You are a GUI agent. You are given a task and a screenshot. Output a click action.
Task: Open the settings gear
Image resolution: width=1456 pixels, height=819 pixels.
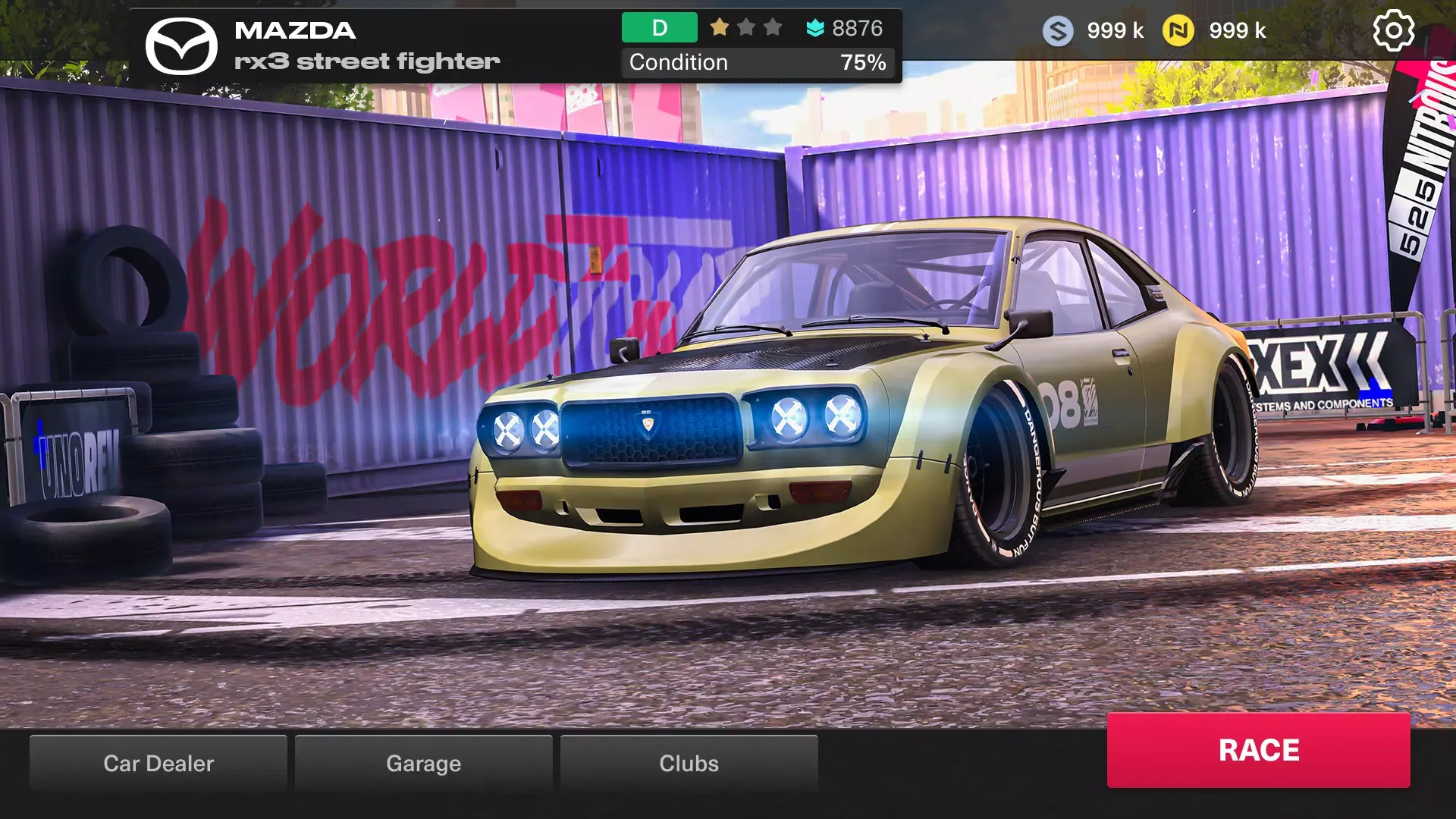click(x=1394, y=31)
